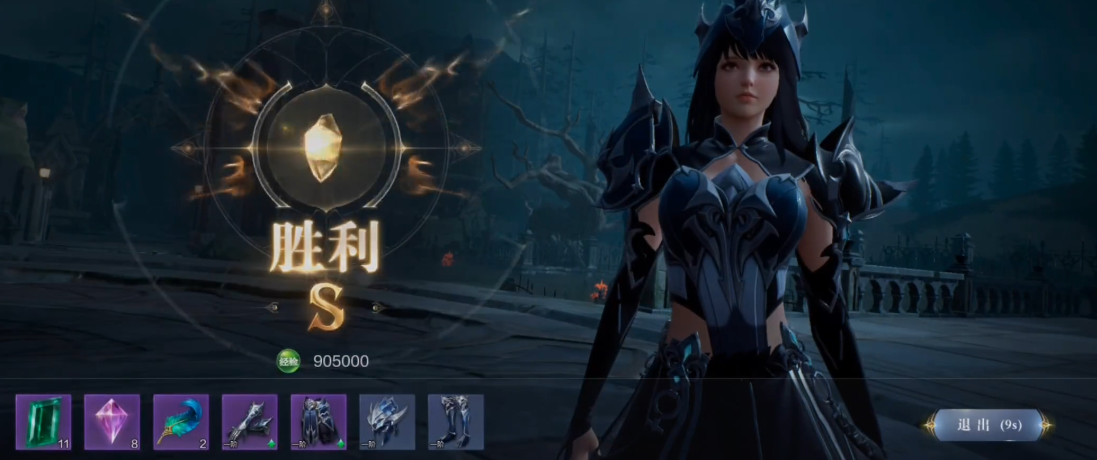Inspect the pink crystal reward
This screenshot has height=460, width=1097.
[x=112, y=421]
